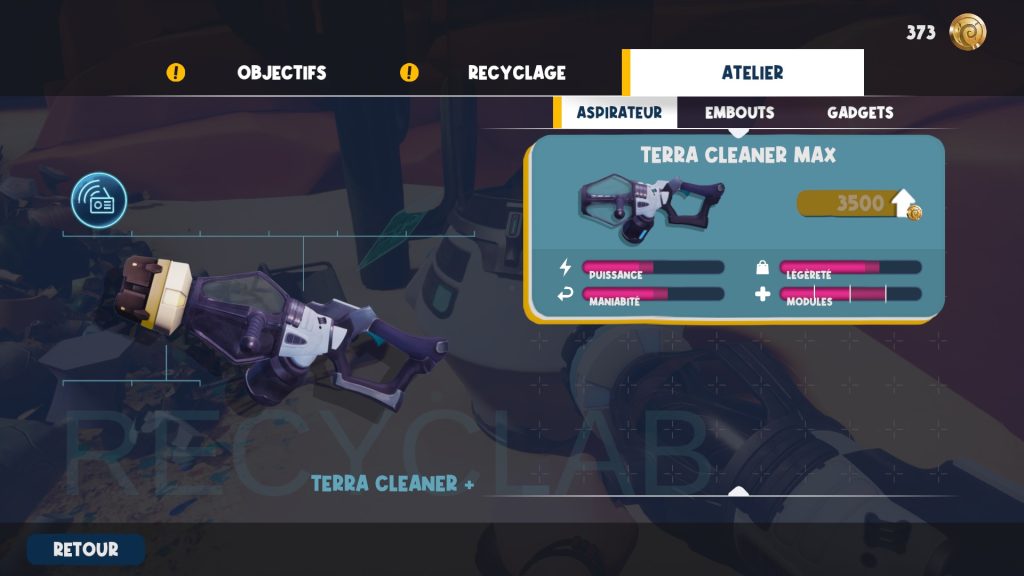Click the round radio gadget icon
This screenshot has width=1024, height=576.
pyautogui.click(x=99, y=201)
